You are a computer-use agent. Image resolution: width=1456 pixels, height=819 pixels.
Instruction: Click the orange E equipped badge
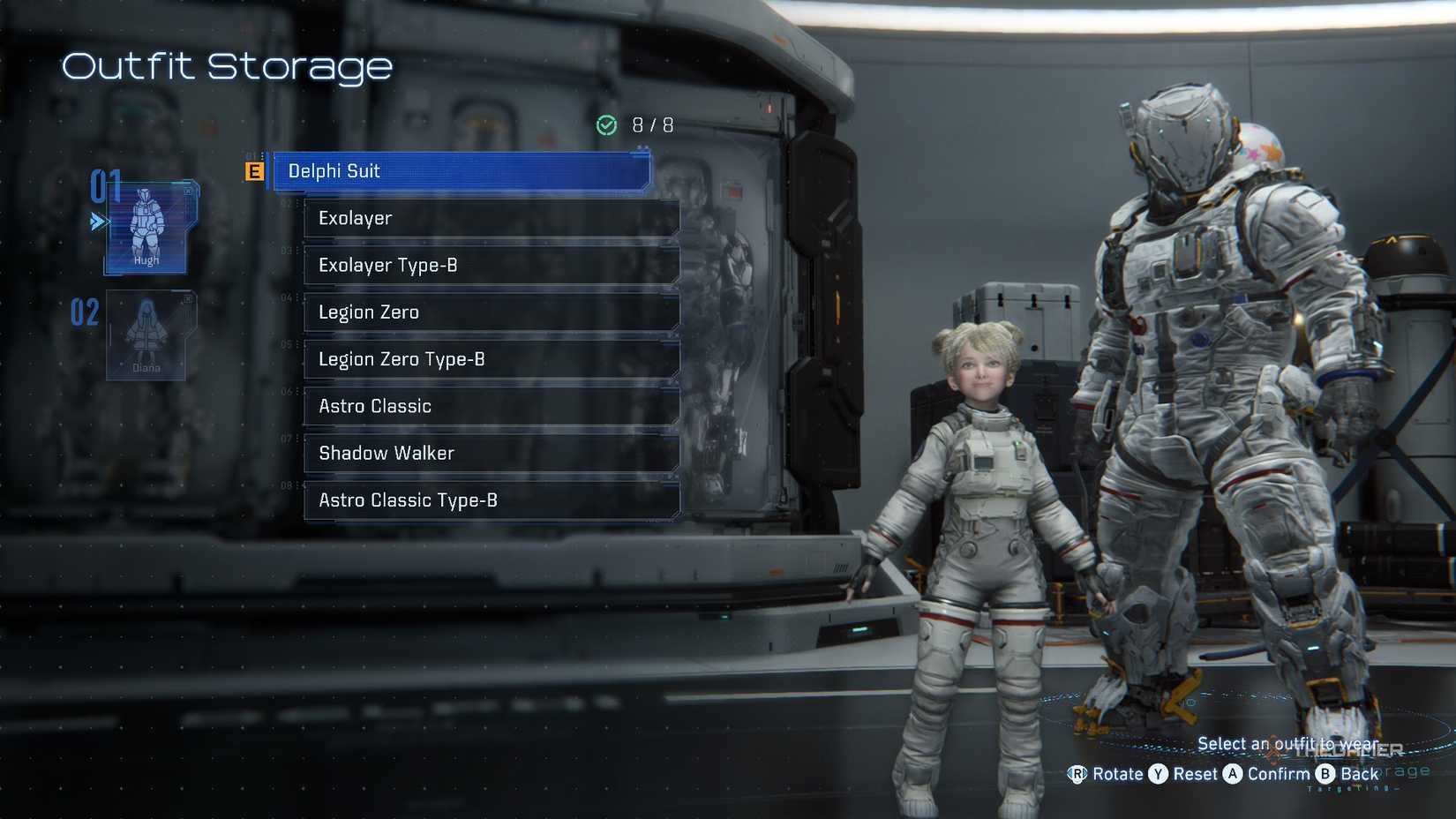[x=253, y=171]
